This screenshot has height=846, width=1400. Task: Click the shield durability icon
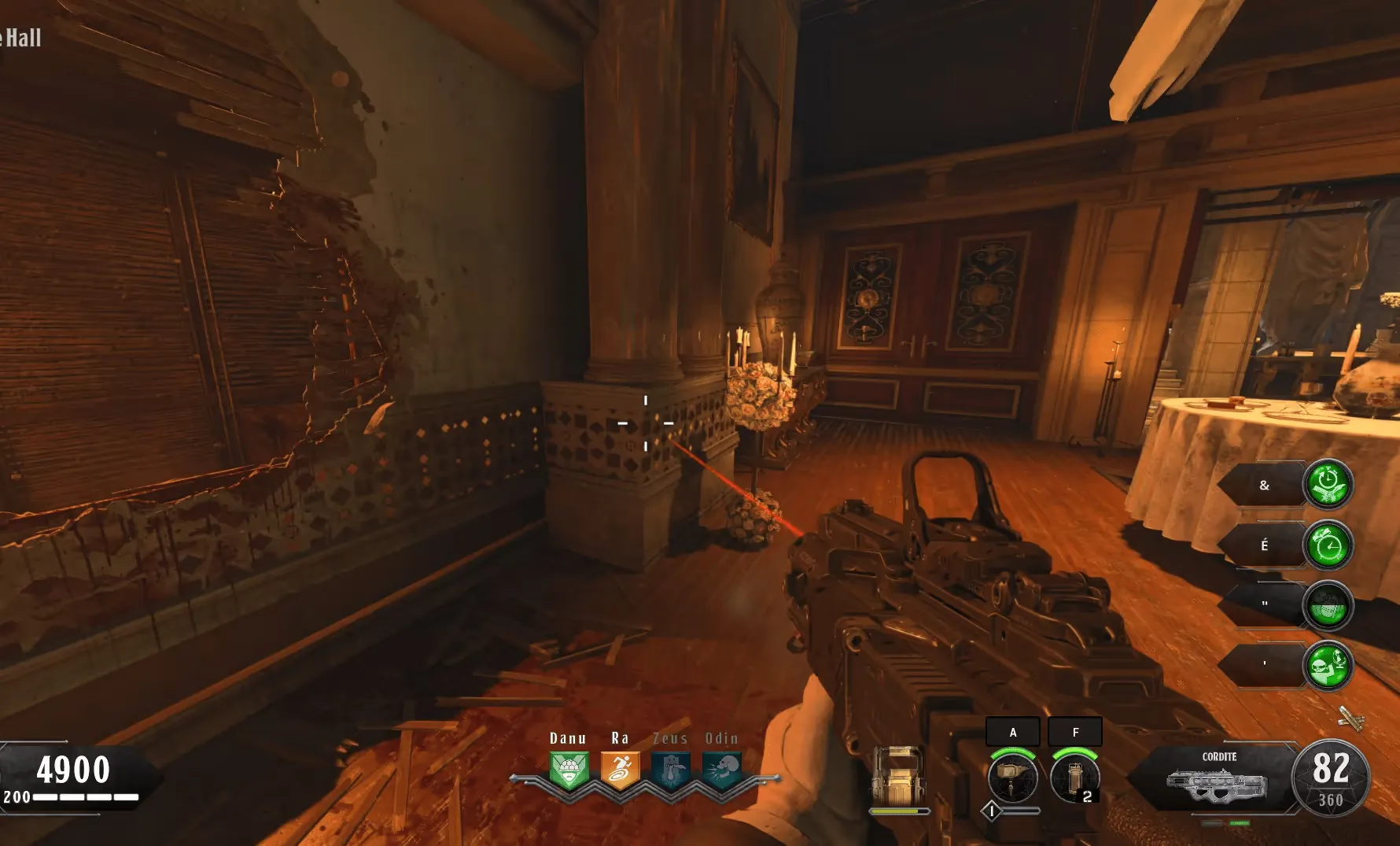pyautogui.click(x=897, y=775)
